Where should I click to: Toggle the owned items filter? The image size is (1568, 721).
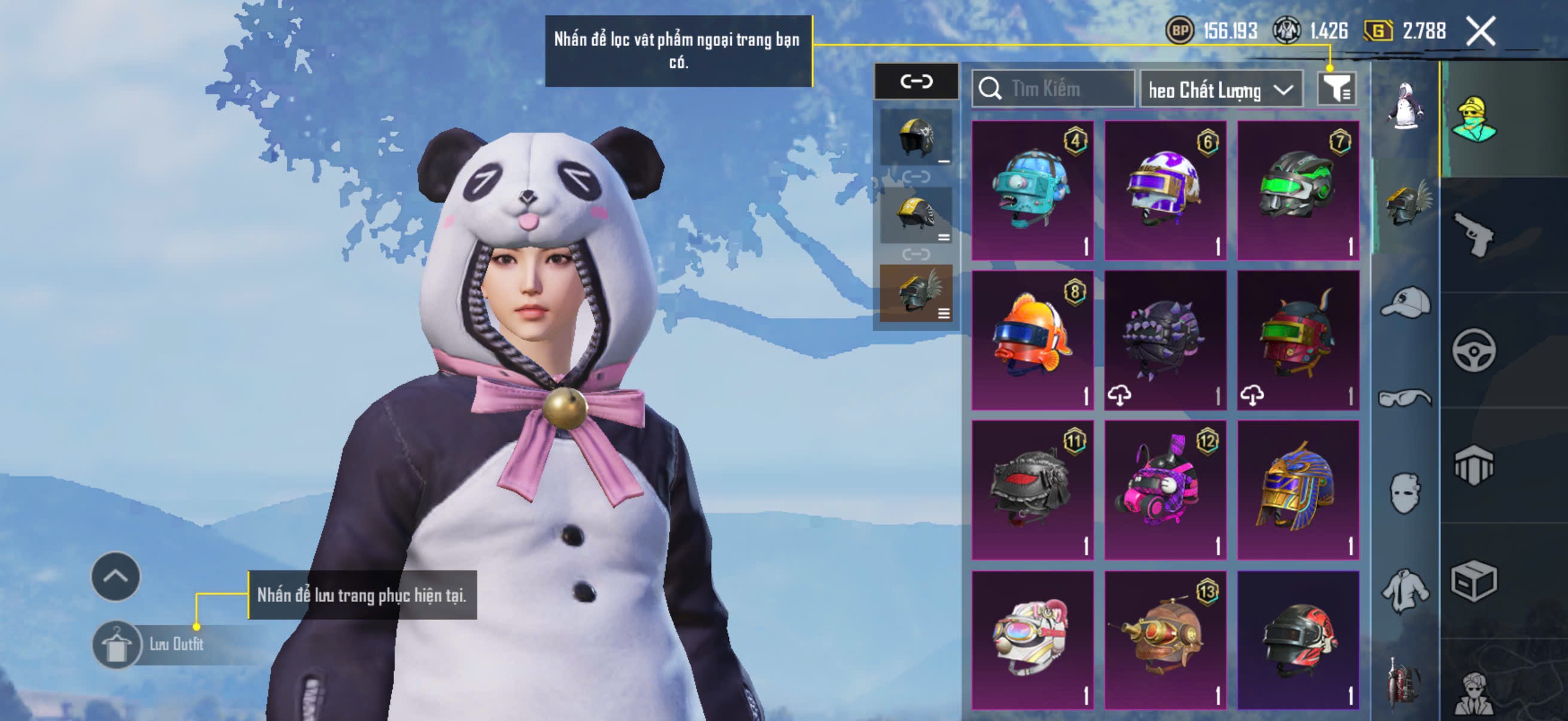click(1335, 90)
